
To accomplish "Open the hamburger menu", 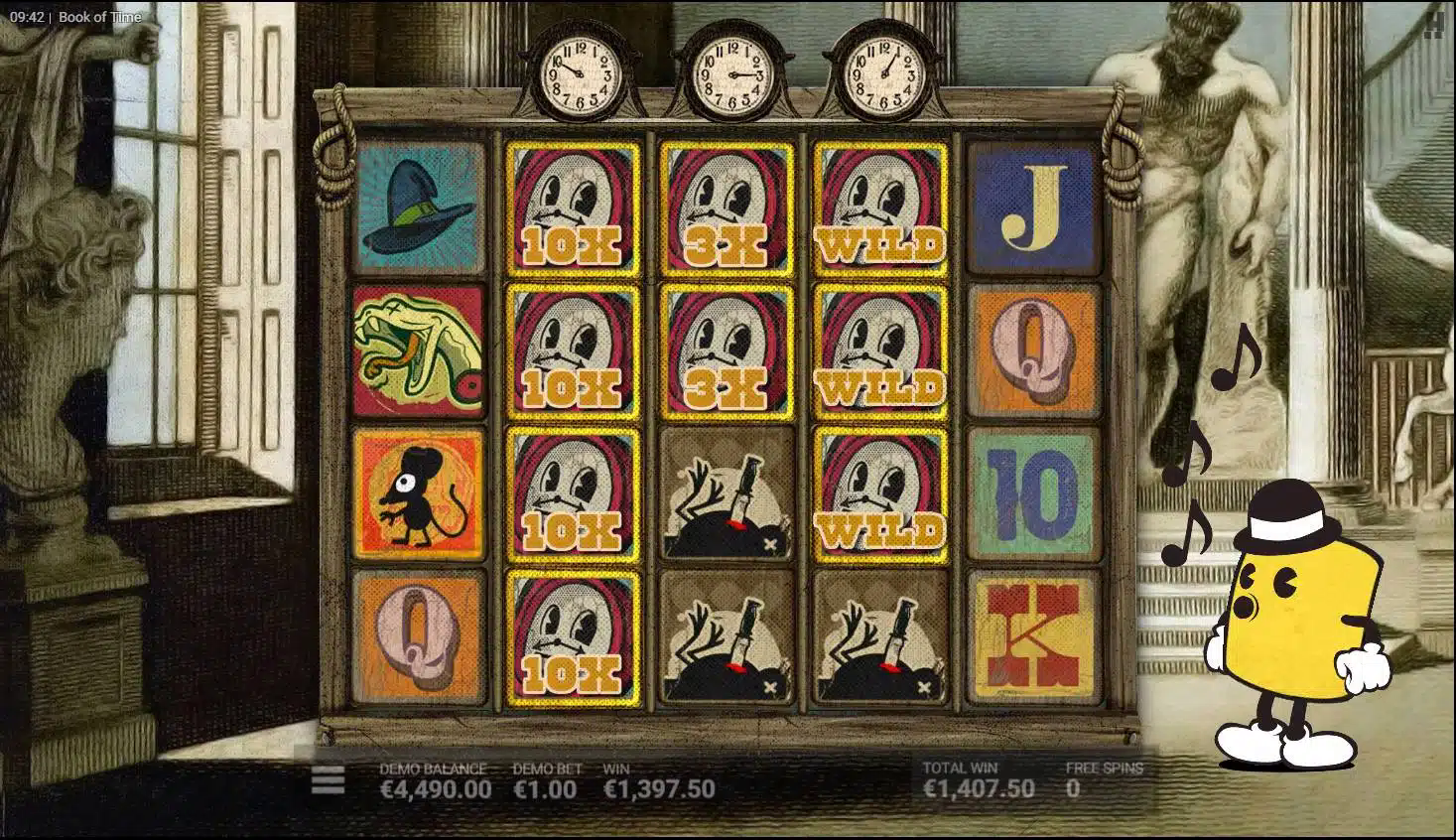I will [x=328, y=780].
